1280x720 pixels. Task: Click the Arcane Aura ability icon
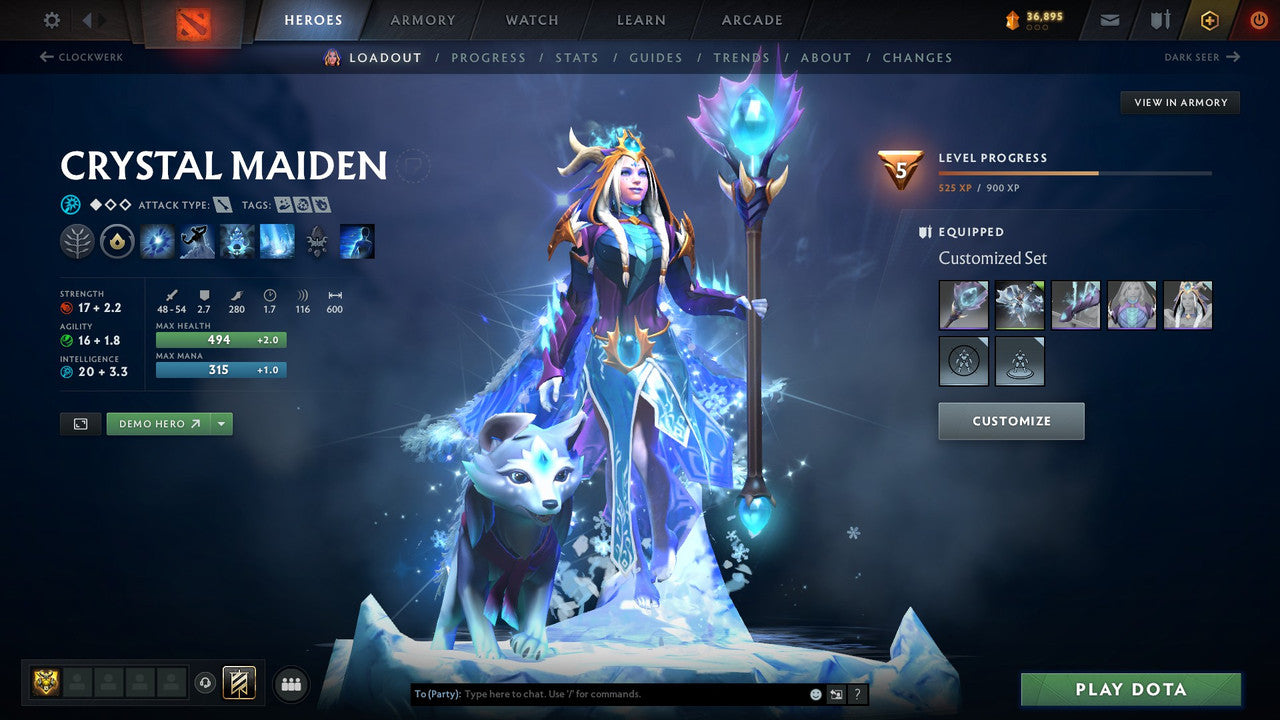click(237, 241)
